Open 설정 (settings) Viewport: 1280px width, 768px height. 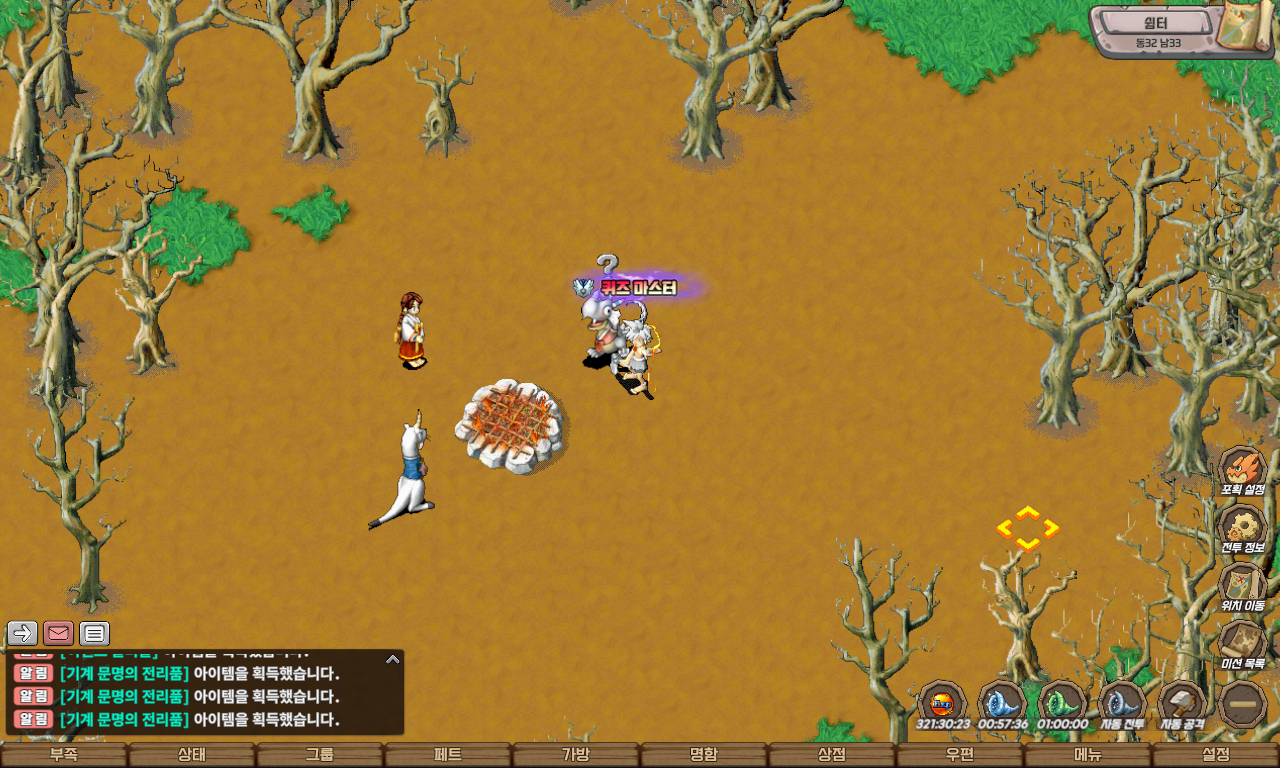tap(1216, 755)
